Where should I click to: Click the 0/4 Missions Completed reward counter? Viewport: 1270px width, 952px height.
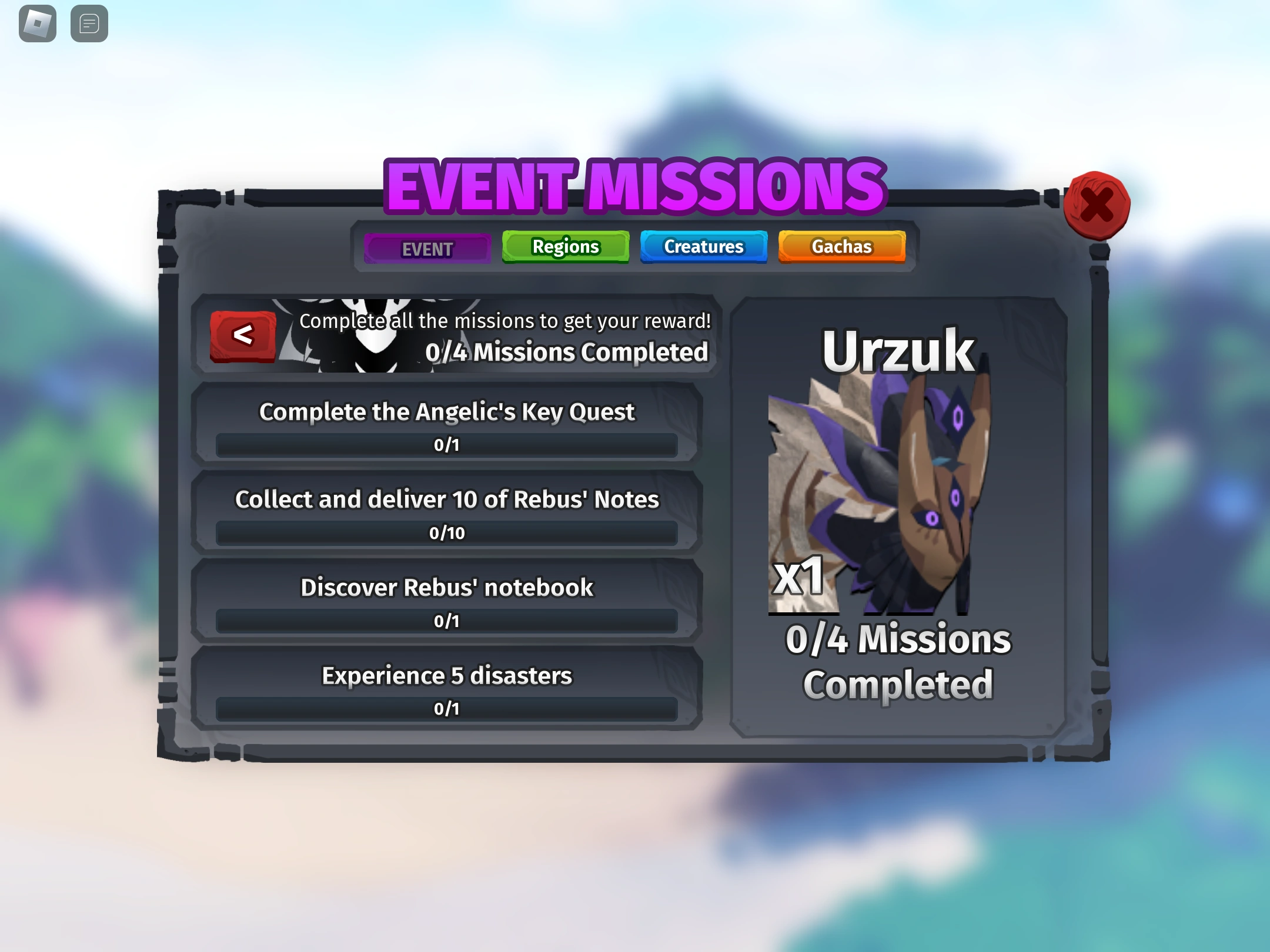pyautogui.click(x=898, y=661)
